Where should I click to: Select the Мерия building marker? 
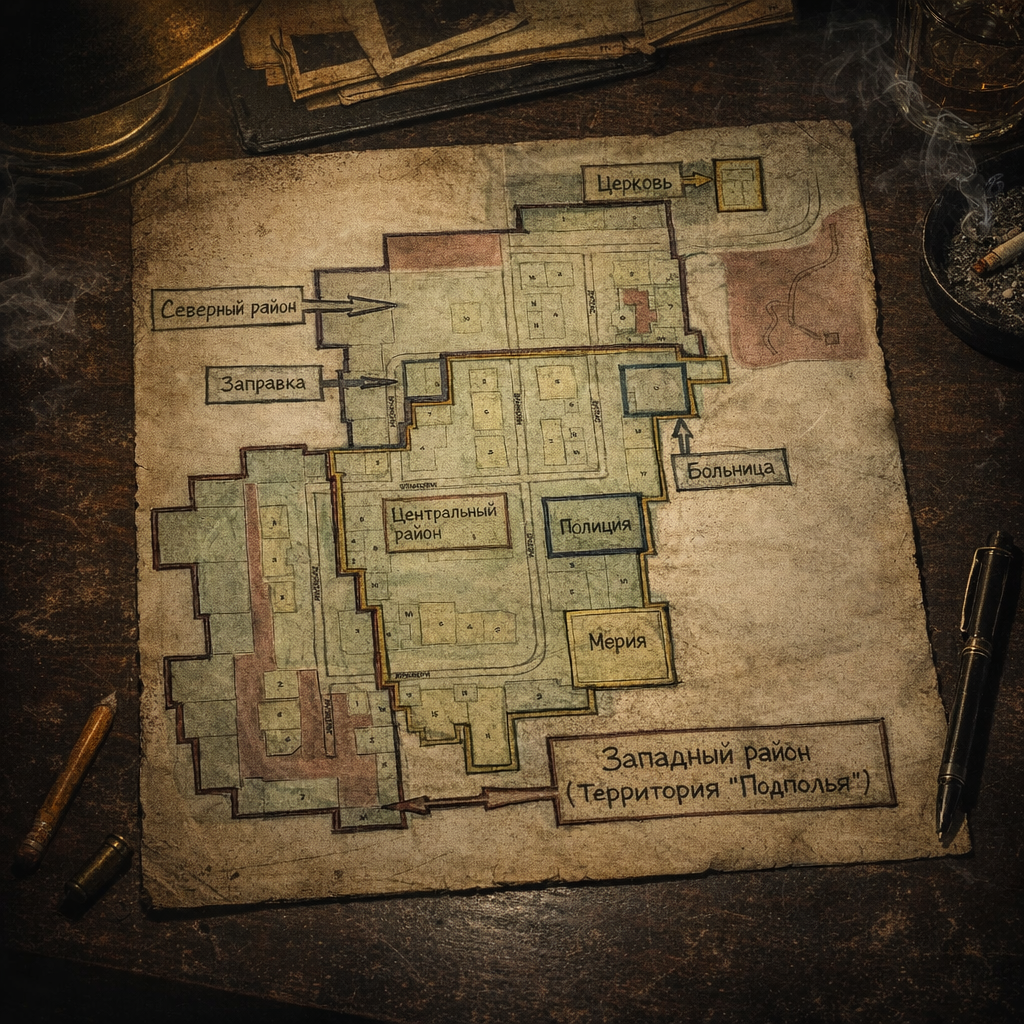coord(618,643)
